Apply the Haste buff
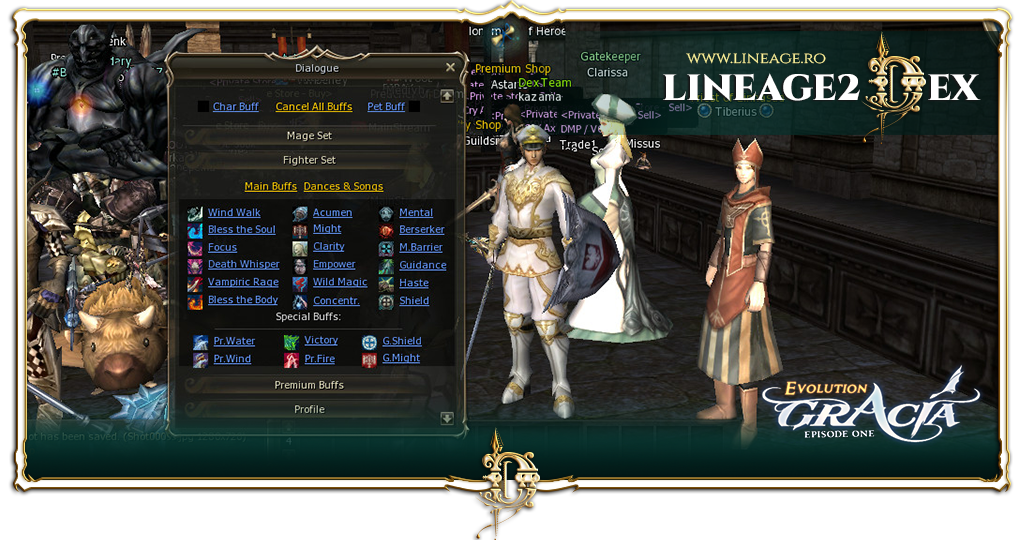Viewport: 1024px width, 540px height. [x=414, y=283]
